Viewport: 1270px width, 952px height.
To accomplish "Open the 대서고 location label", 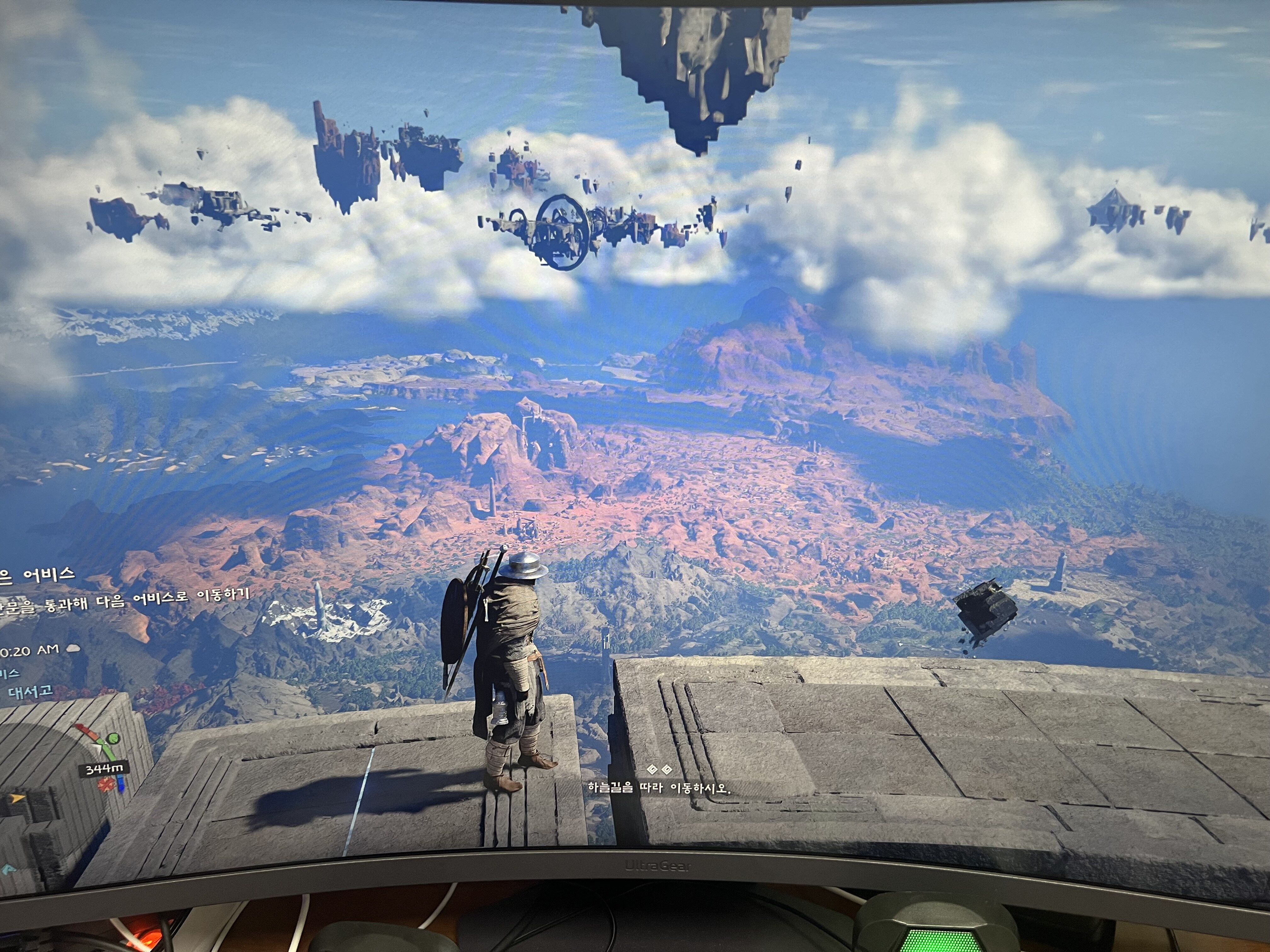I will (30, 692).
